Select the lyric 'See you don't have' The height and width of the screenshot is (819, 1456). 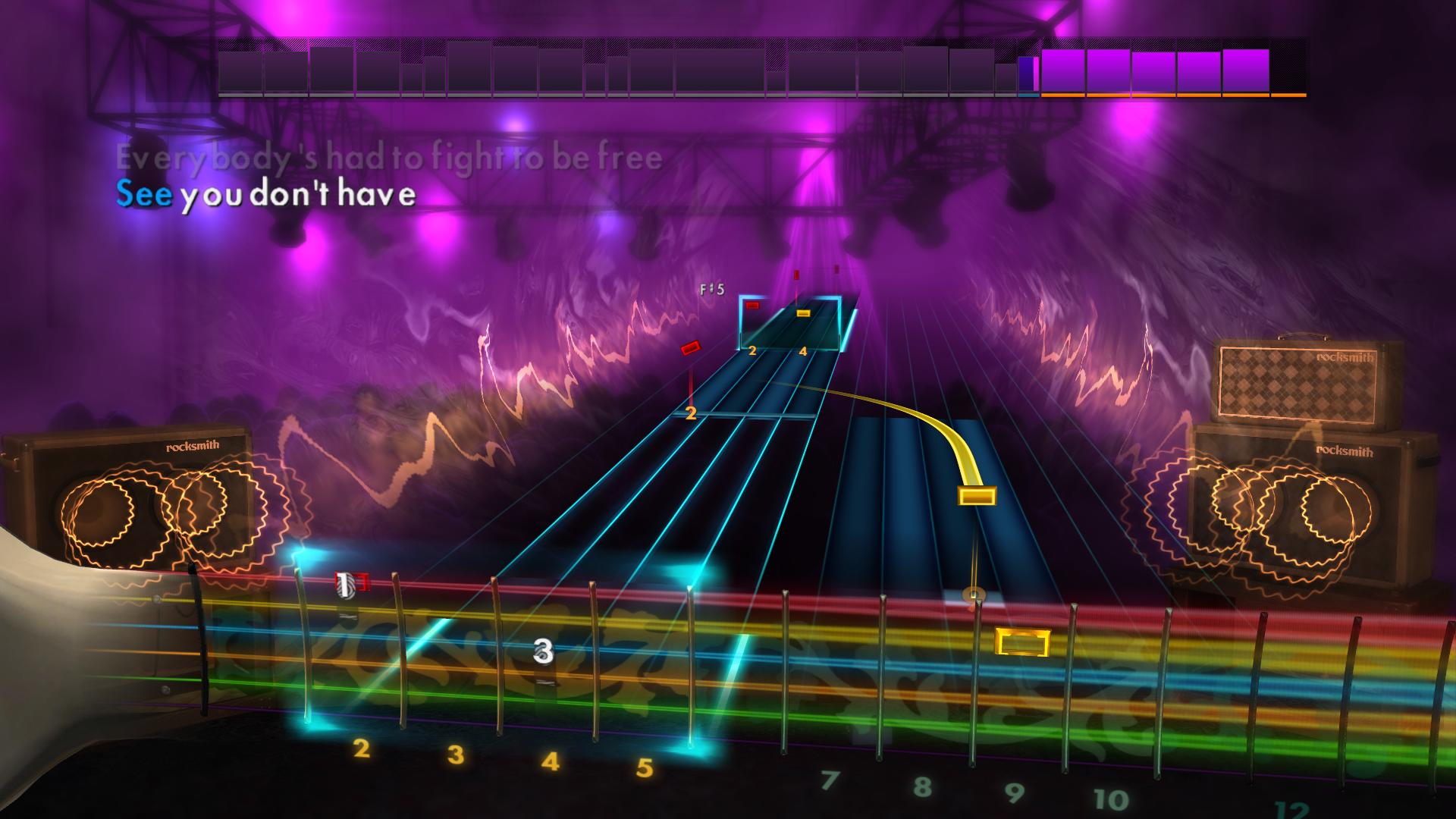point(265,196)
